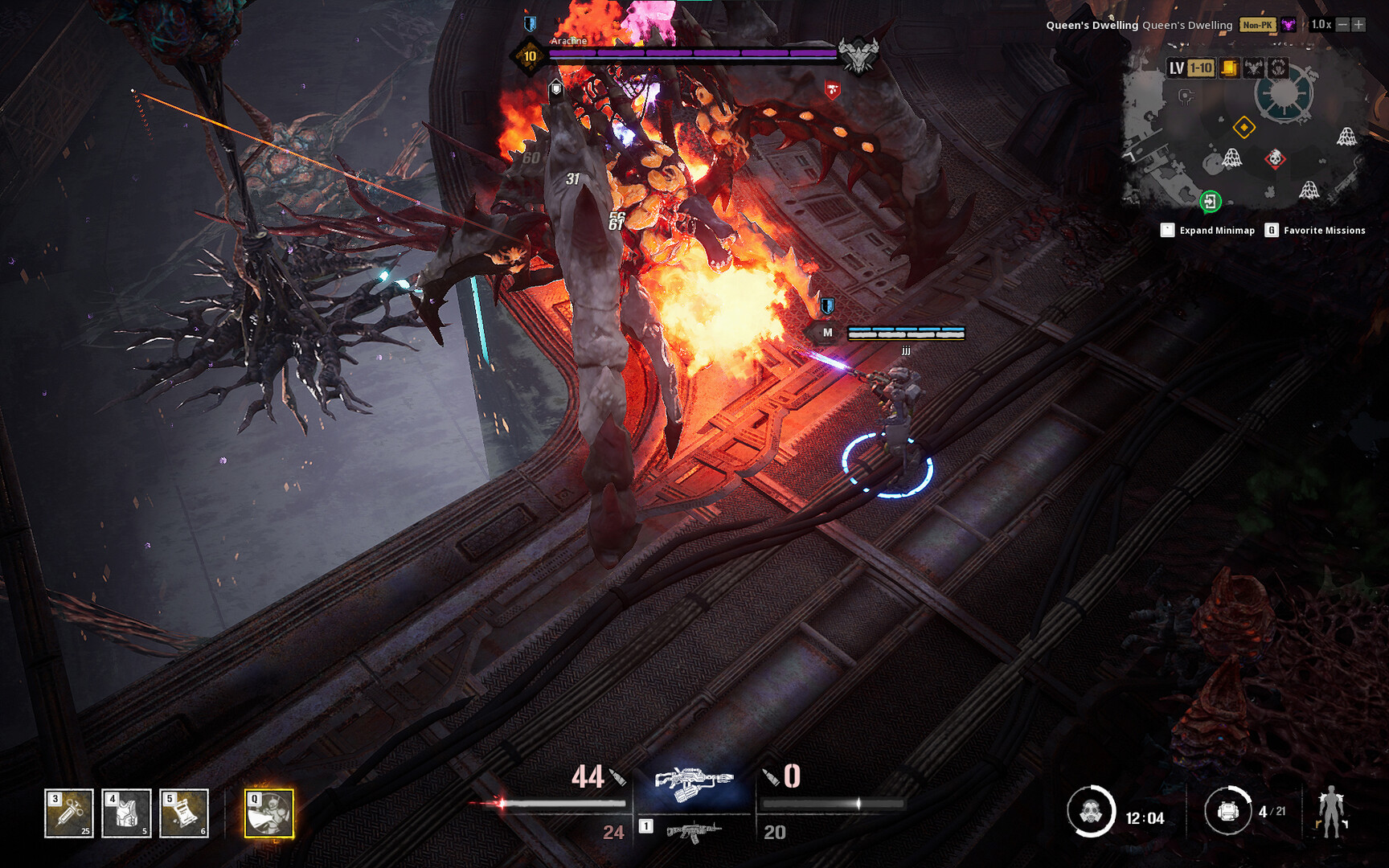Click the green exit marker on minimap
The image size is (1389, 868).
pyautogui.click(x=1210, y=201)
